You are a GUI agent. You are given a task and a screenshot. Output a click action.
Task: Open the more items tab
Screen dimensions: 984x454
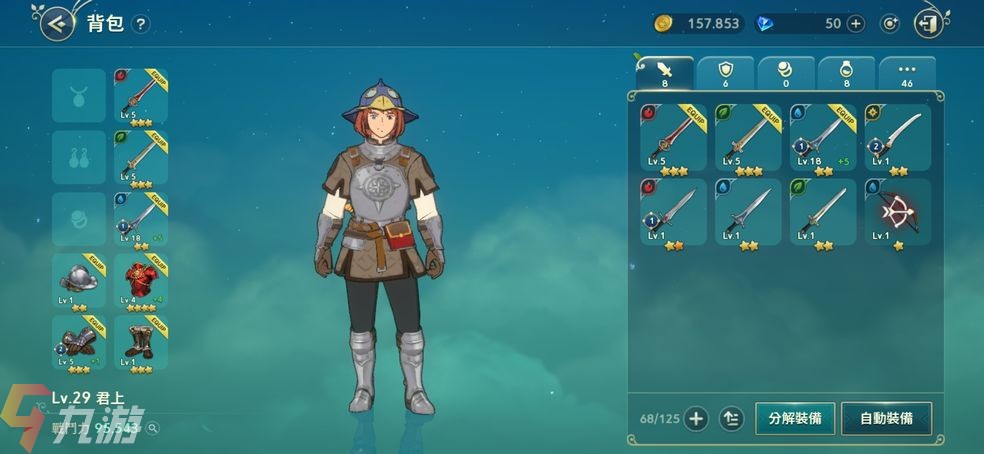pyautogui.click(x=907, y=73)
